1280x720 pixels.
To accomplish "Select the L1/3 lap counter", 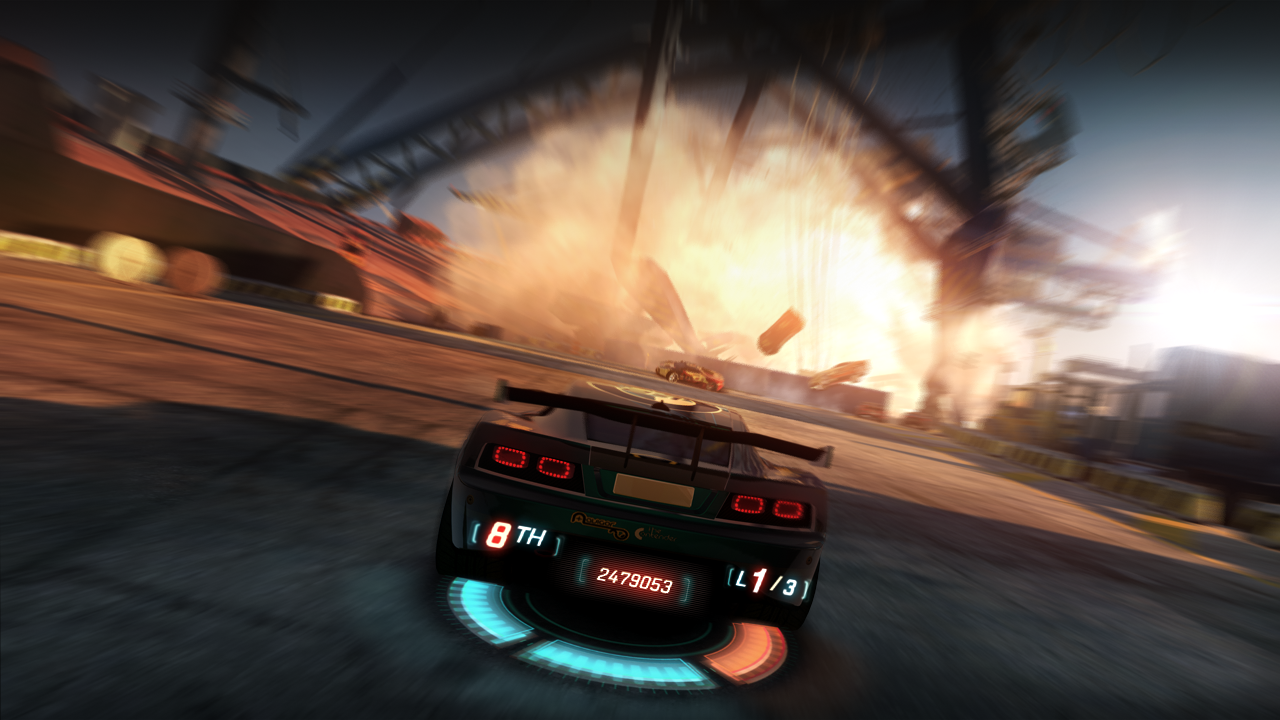I will click(770, 580).
